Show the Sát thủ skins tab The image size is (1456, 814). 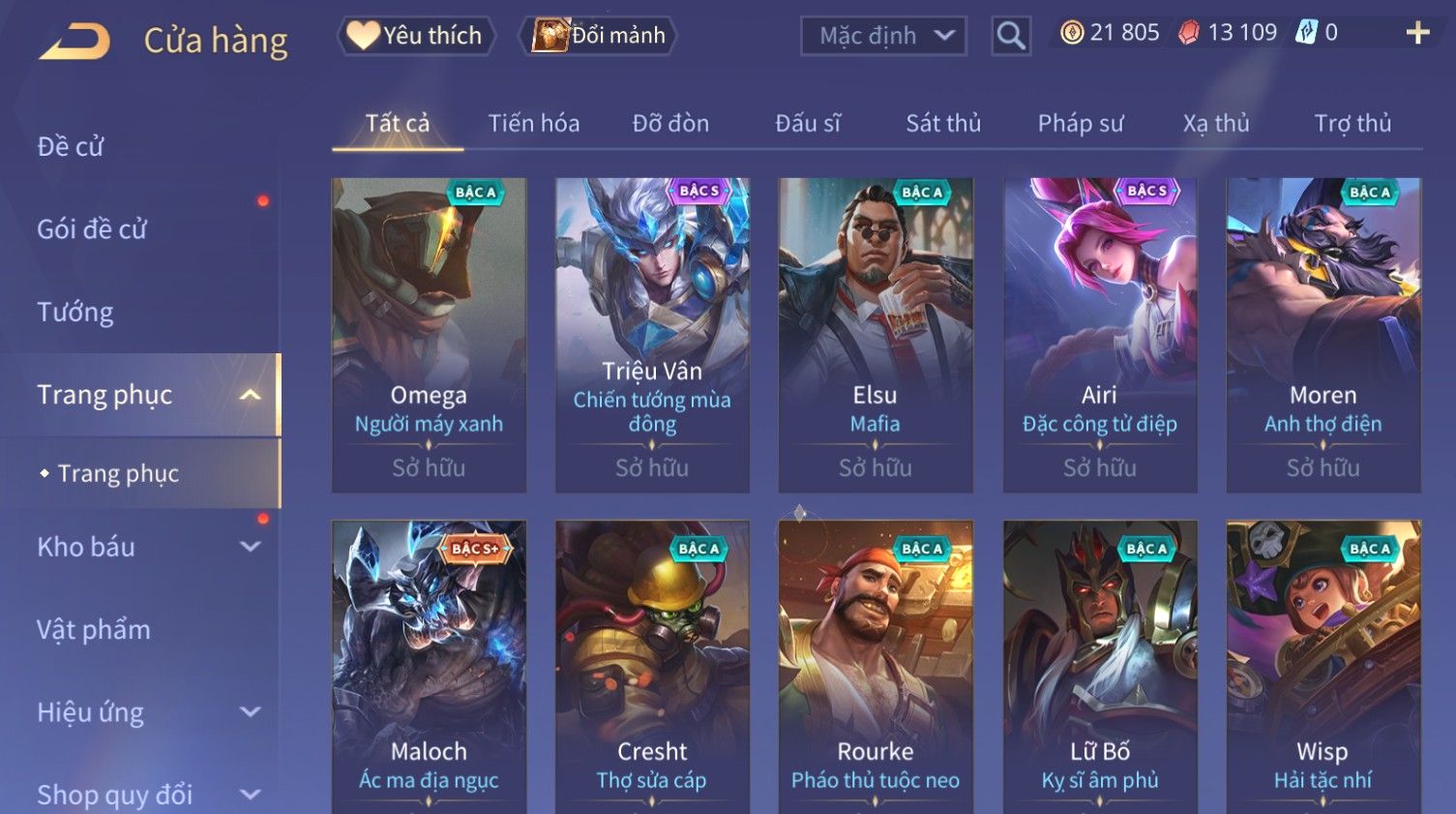[x=943, y=123]
